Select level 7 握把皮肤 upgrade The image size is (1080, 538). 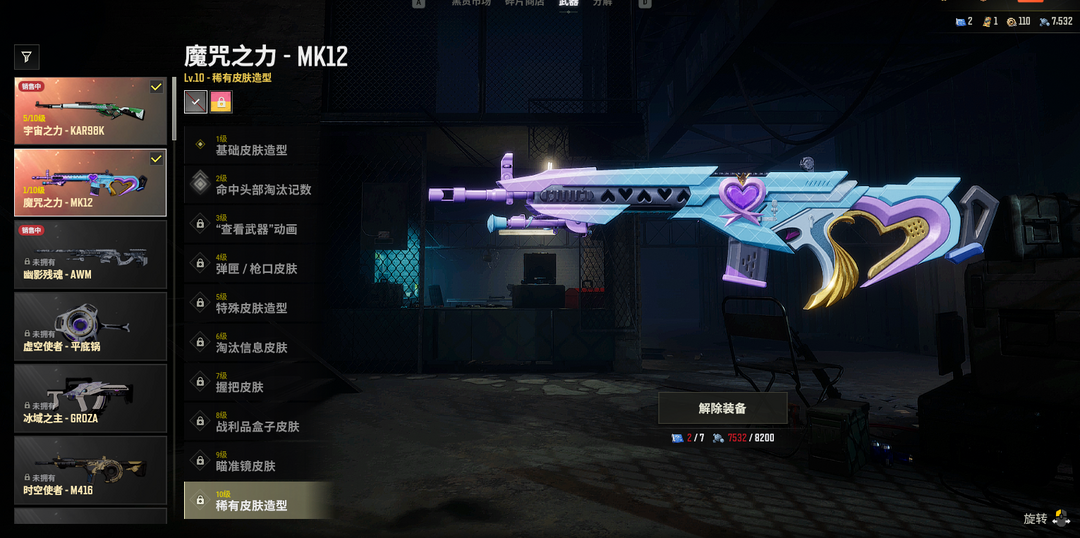[x=257, y=382]
